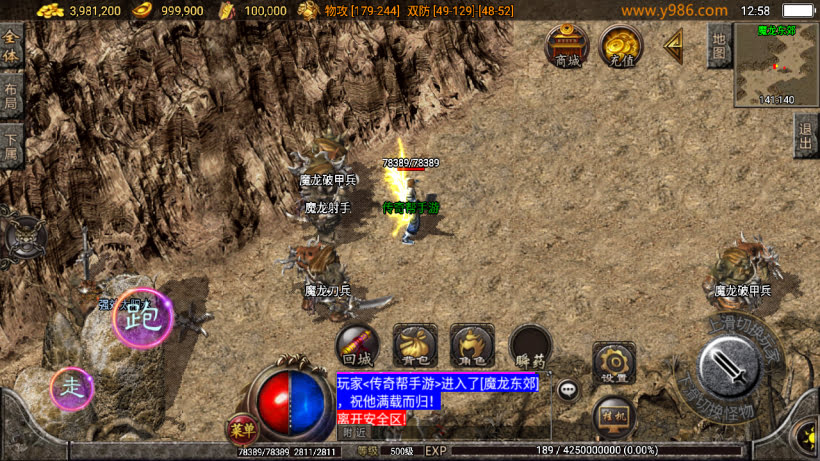Open chat with the speech bubble icon
The height and width of the screenshot is (461, 820).
click(568, 390)
